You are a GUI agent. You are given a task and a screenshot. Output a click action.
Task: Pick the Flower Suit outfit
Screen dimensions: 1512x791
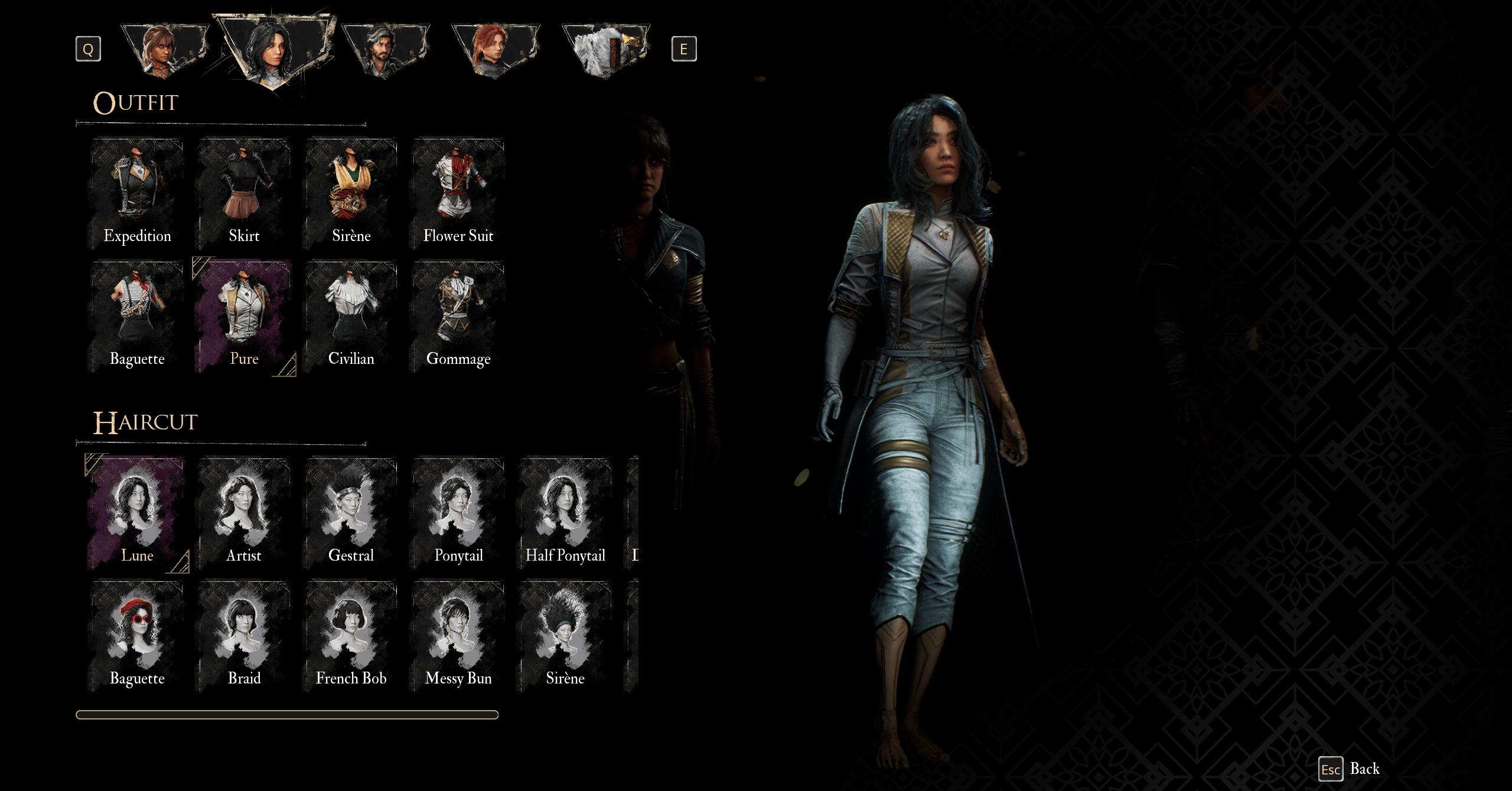click(458, 193)
